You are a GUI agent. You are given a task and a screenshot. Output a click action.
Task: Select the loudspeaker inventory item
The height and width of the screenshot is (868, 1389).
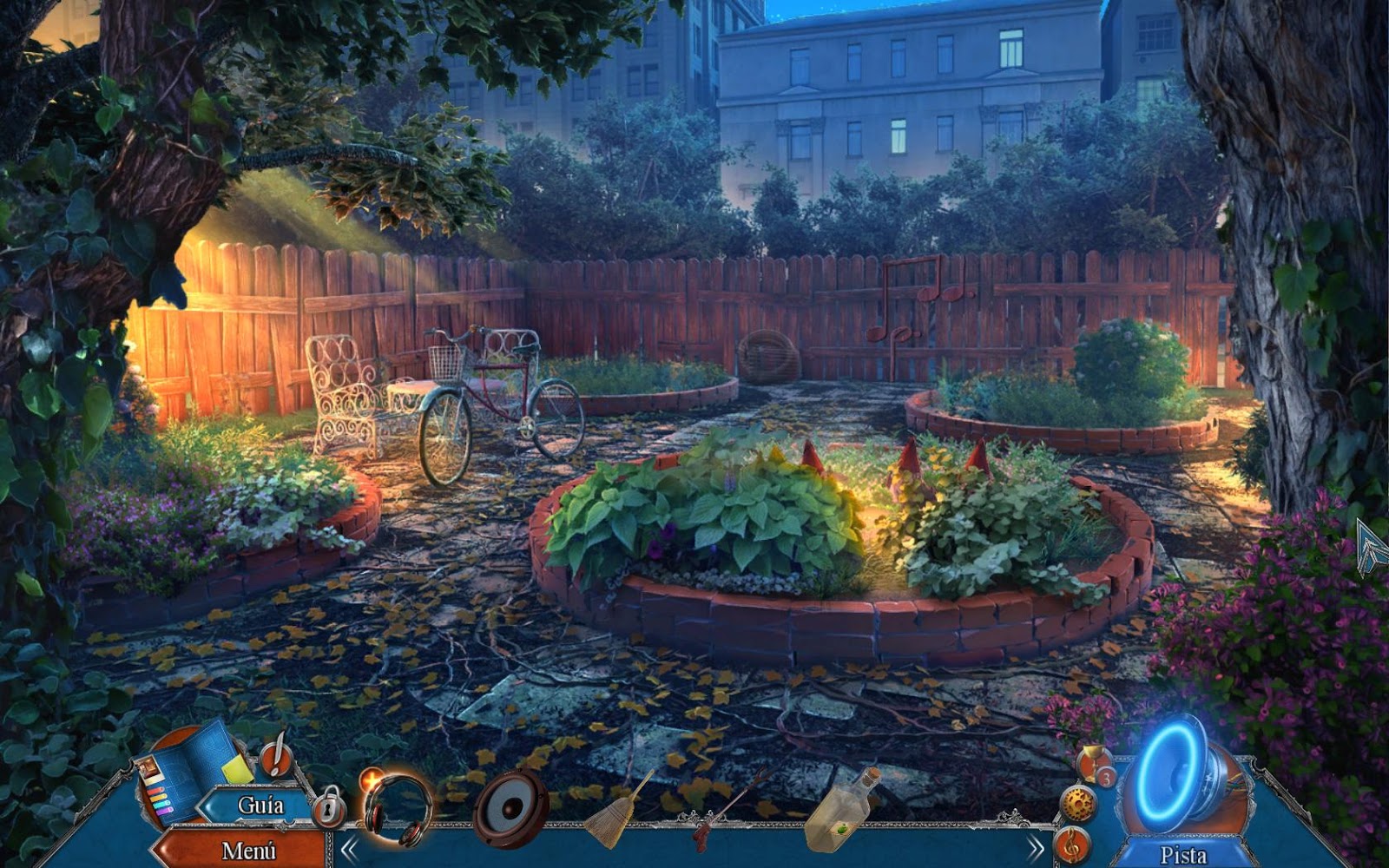pyautogui.click(x=510, y=809)
